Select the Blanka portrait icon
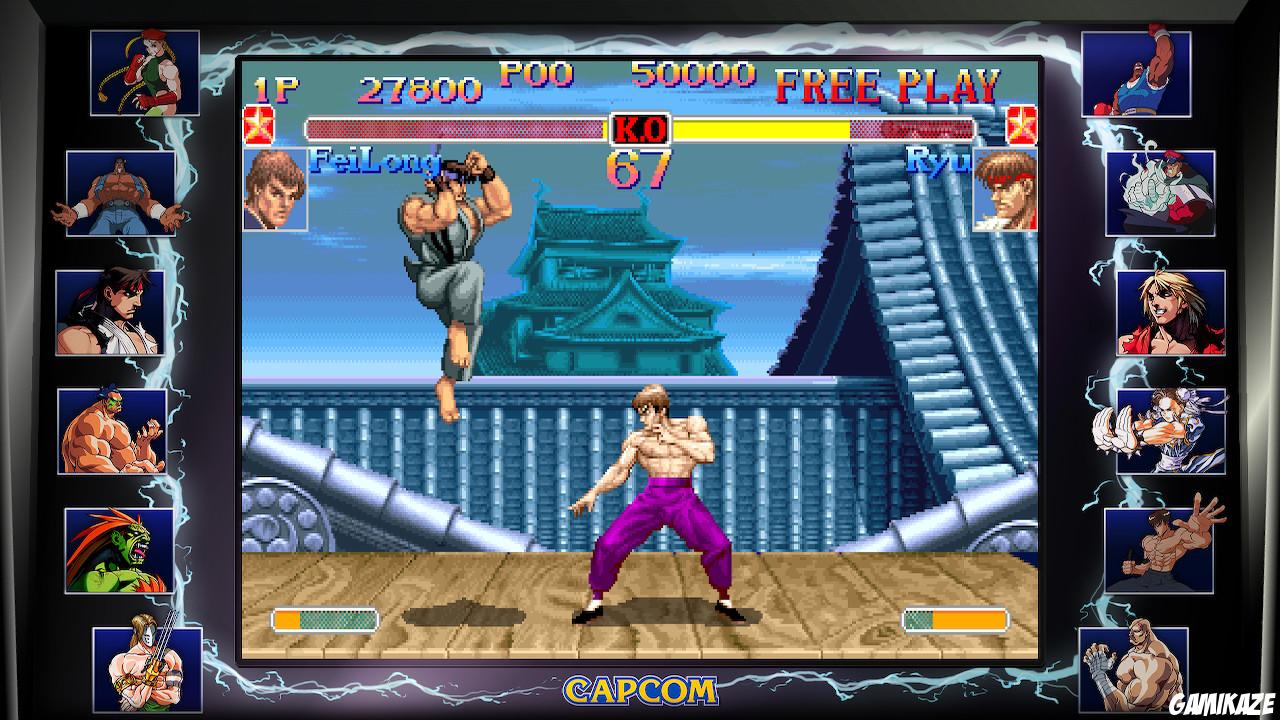Image resolution: width=1280 pixels, height=720 pixels. click(x=122, y=545)
